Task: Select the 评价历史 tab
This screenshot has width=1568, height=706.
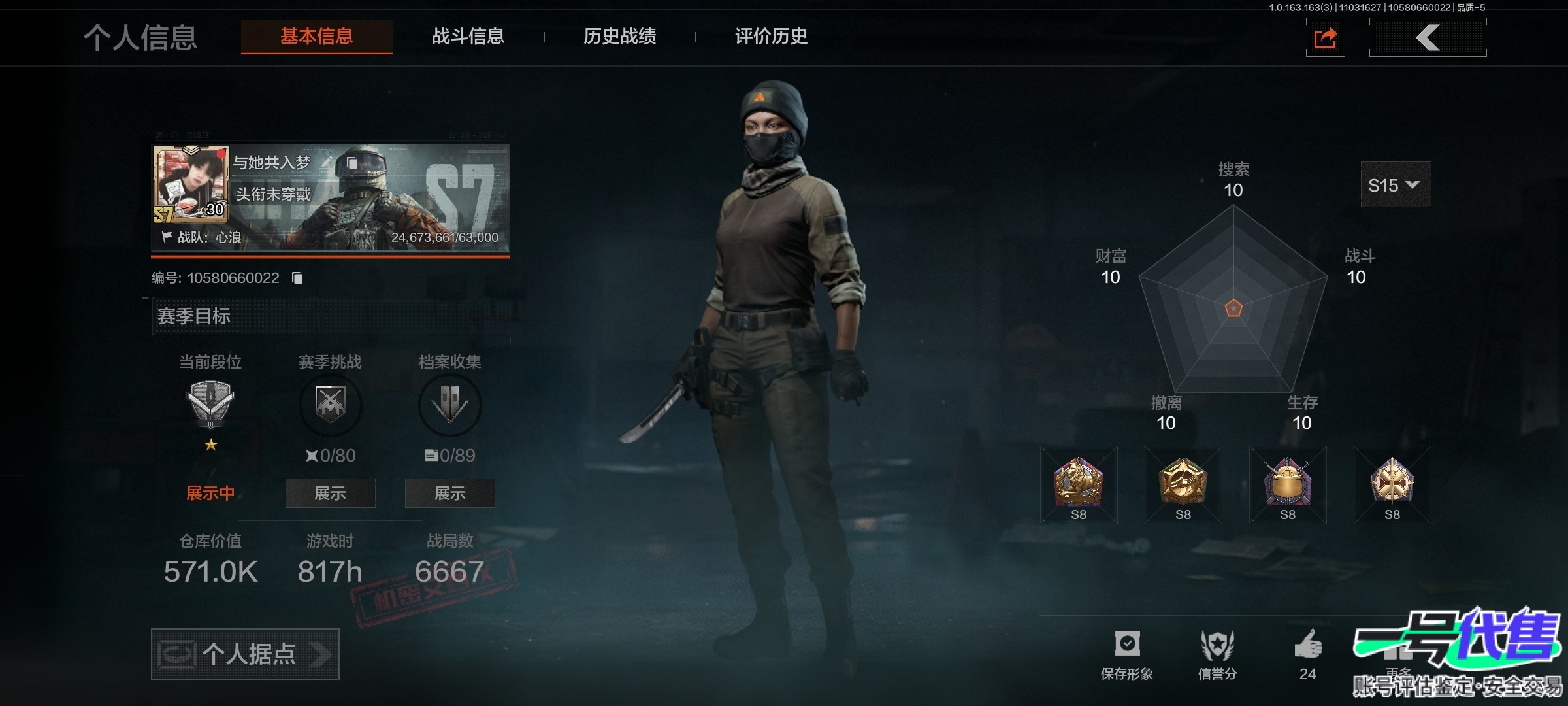Action: point(771,37)
